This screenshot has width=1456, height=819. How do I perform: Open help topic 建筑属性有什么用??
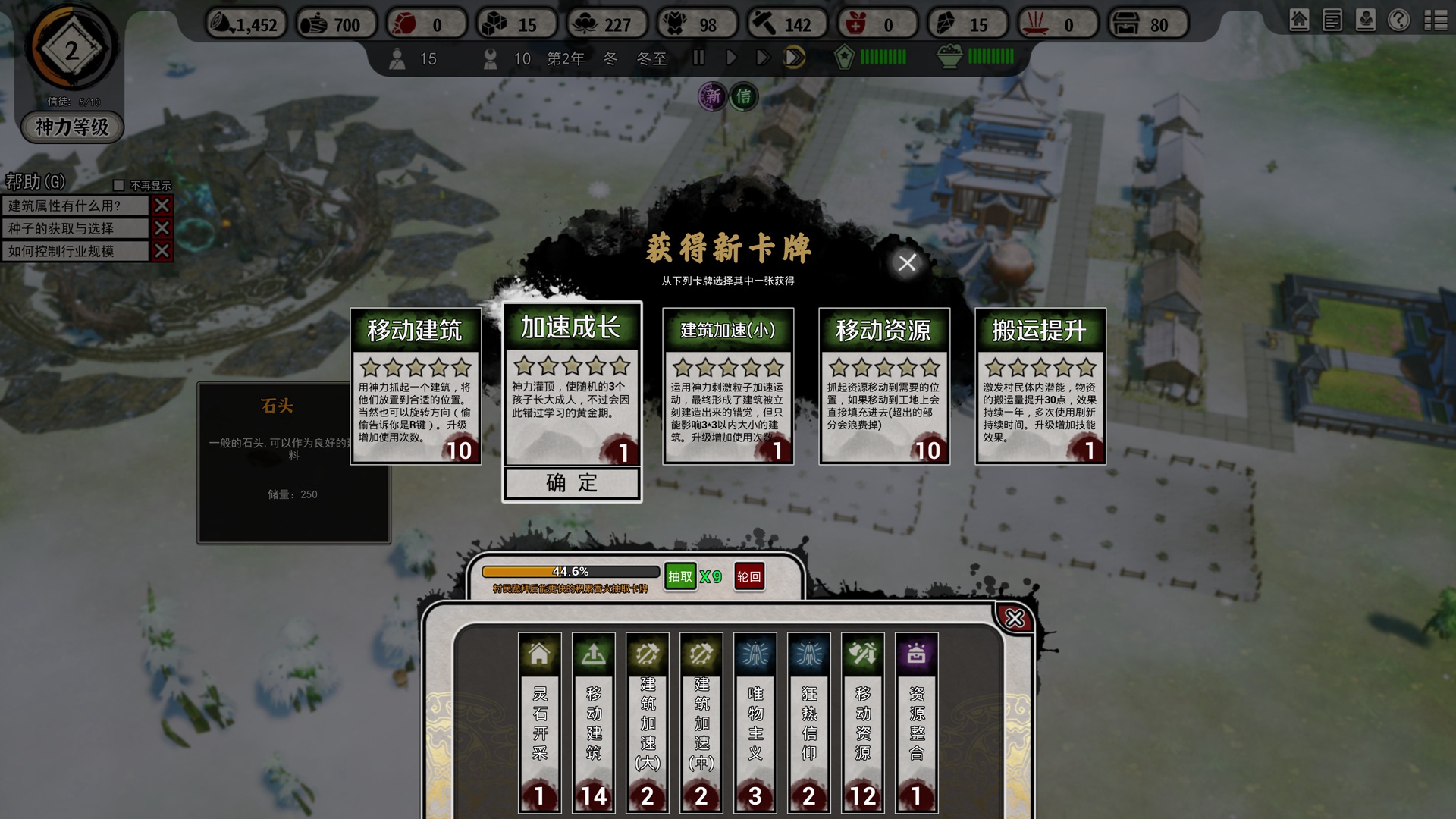75,206
